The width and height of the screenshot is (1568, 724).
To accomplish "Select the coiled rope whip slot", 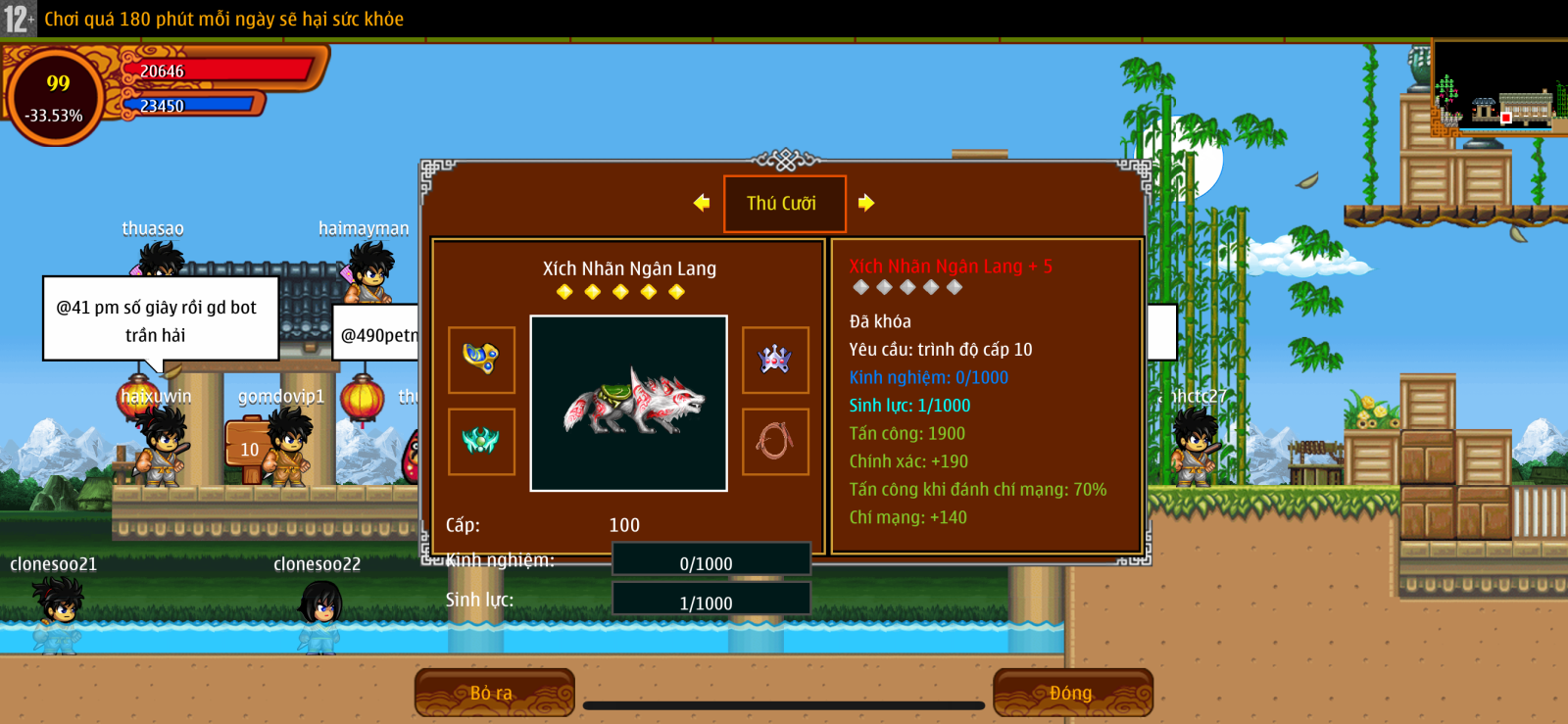I will [x=775, y=441].
